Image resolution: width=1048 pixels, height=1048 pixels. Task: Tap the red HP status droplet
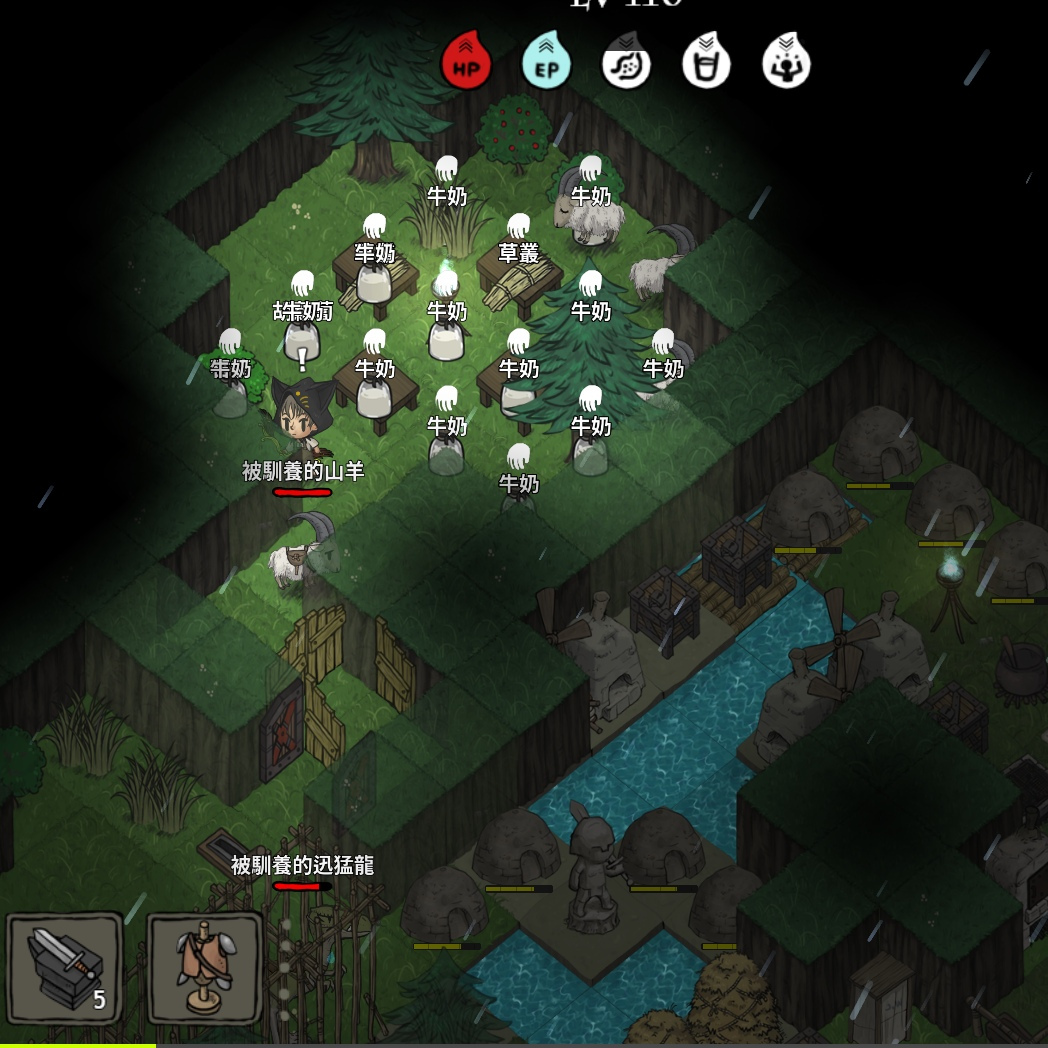pyautogui.click(x=466, y=62)
